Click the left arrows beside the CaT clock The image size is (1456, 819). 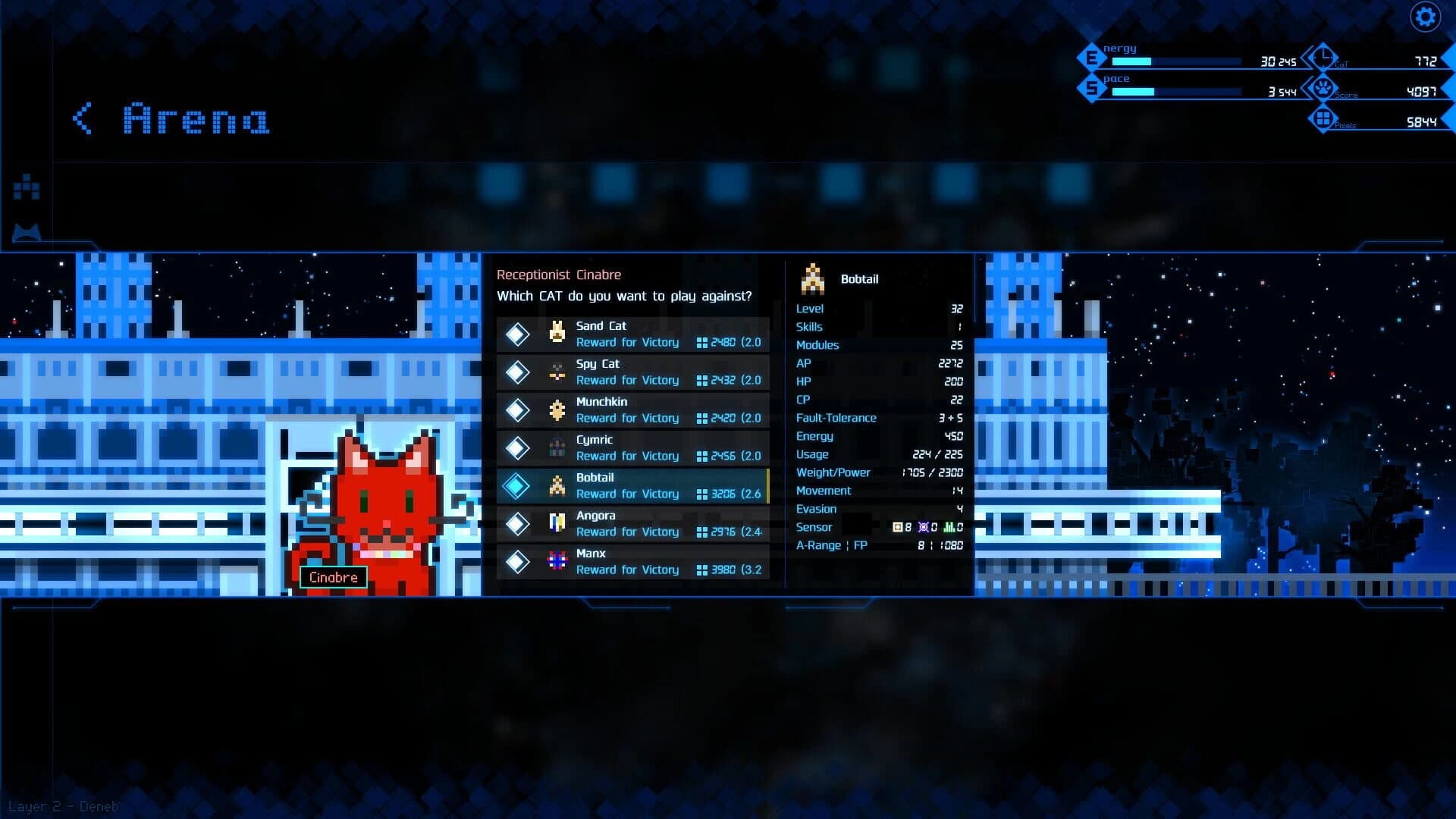tap(1306, 58)
